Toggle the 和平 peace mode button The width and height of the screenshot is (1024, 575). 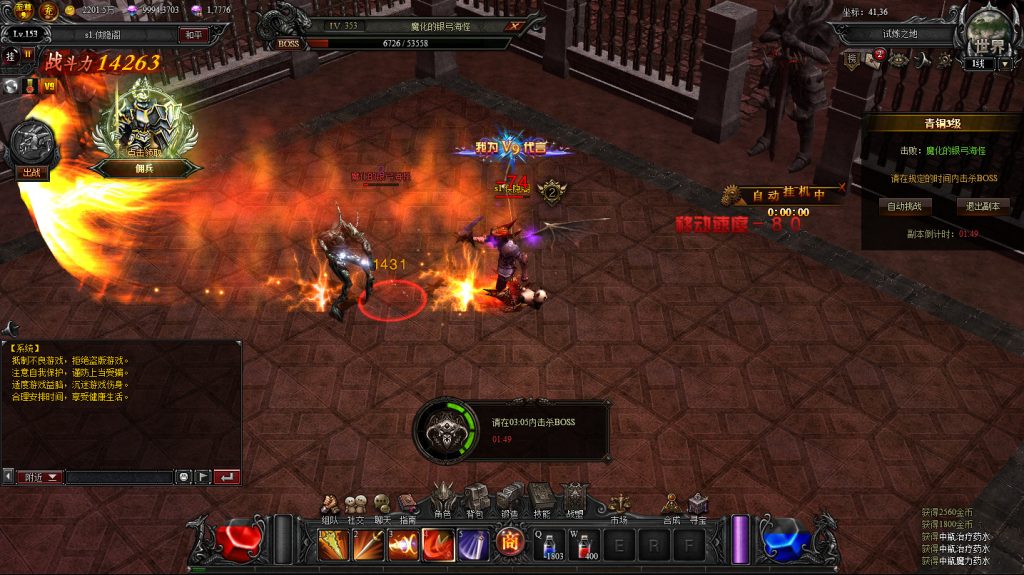click(x=193, y=34)
